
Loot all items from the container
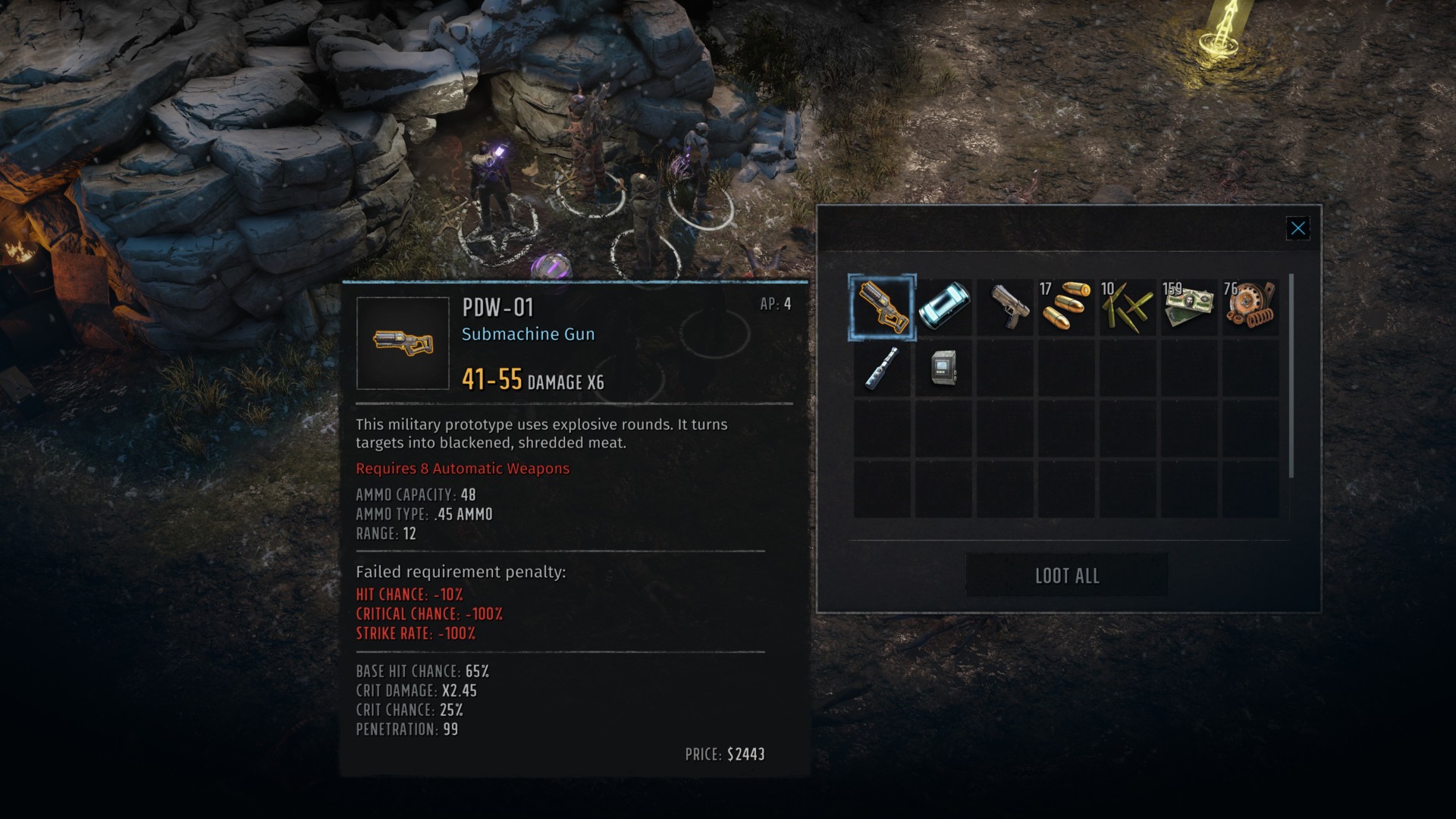[x=1066, y=576]
